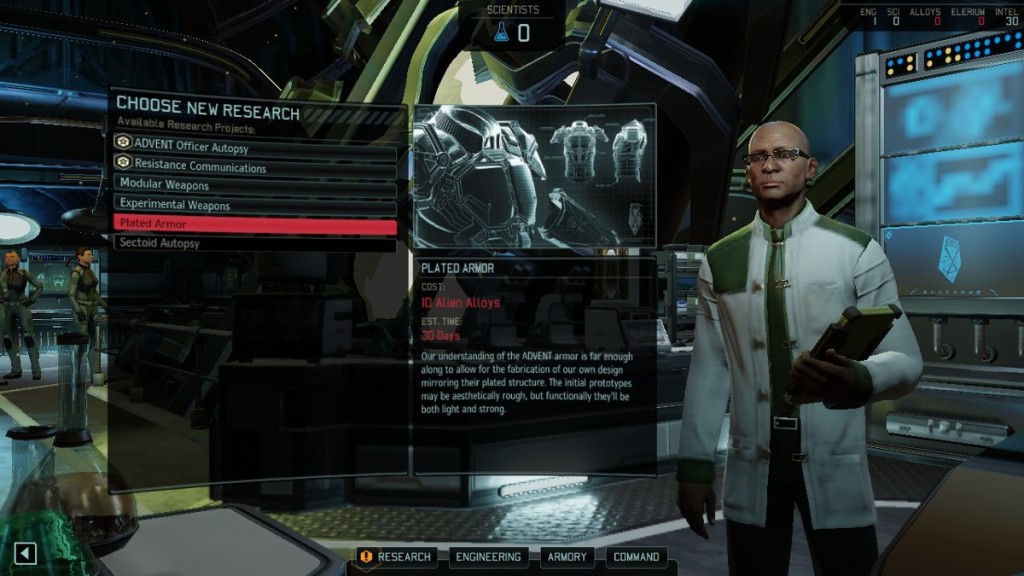Select ADVENT Officer Autopsy research
1024x576 pixels.
coord(255,147)
